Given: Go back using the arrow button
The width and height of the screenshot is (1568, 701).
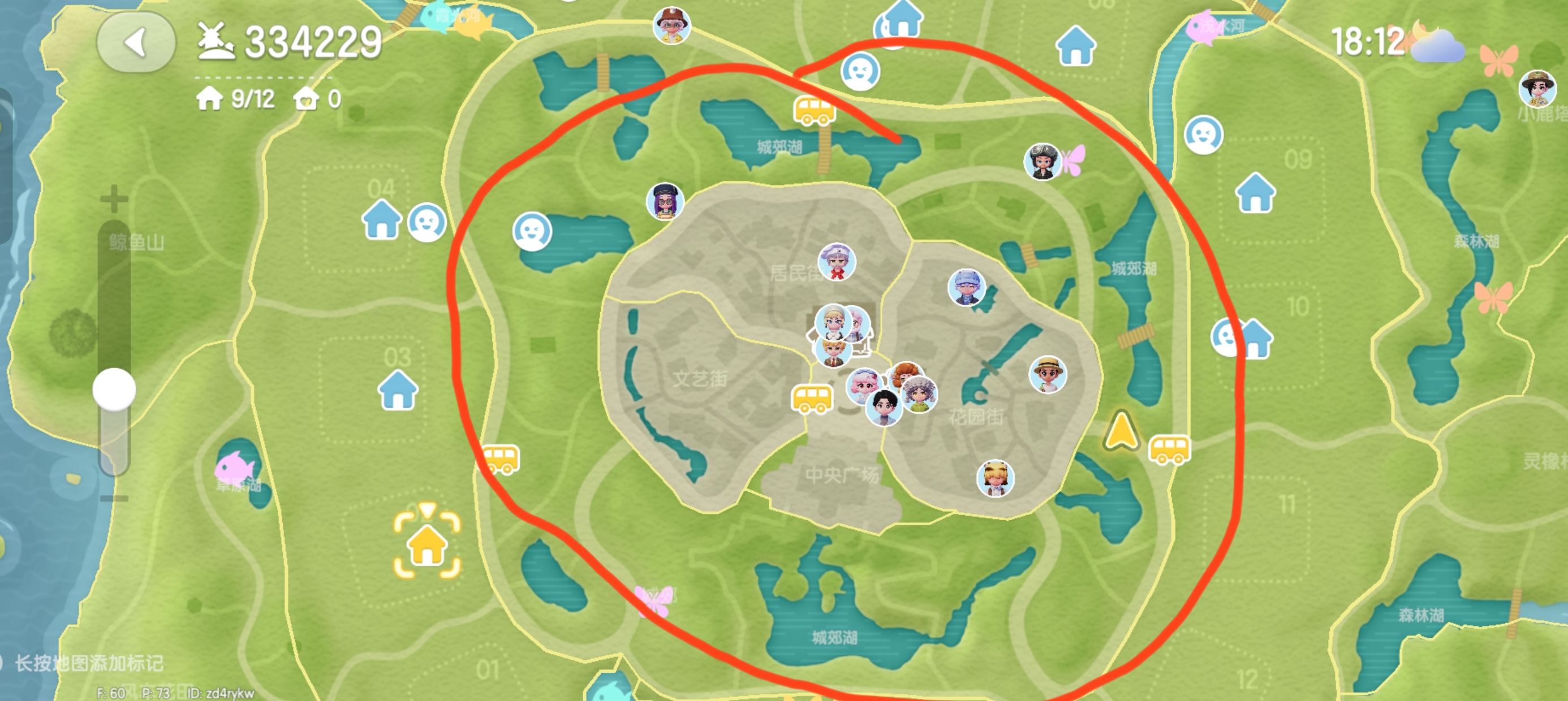Looking at the screenshot, I should pos(136,42).
